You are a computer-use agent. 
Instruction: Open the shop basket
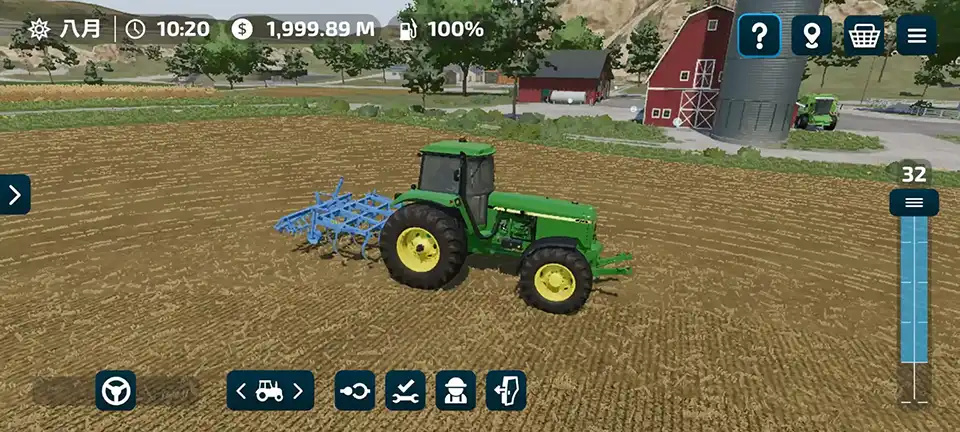pyautogui.click(x=864, y=36)
